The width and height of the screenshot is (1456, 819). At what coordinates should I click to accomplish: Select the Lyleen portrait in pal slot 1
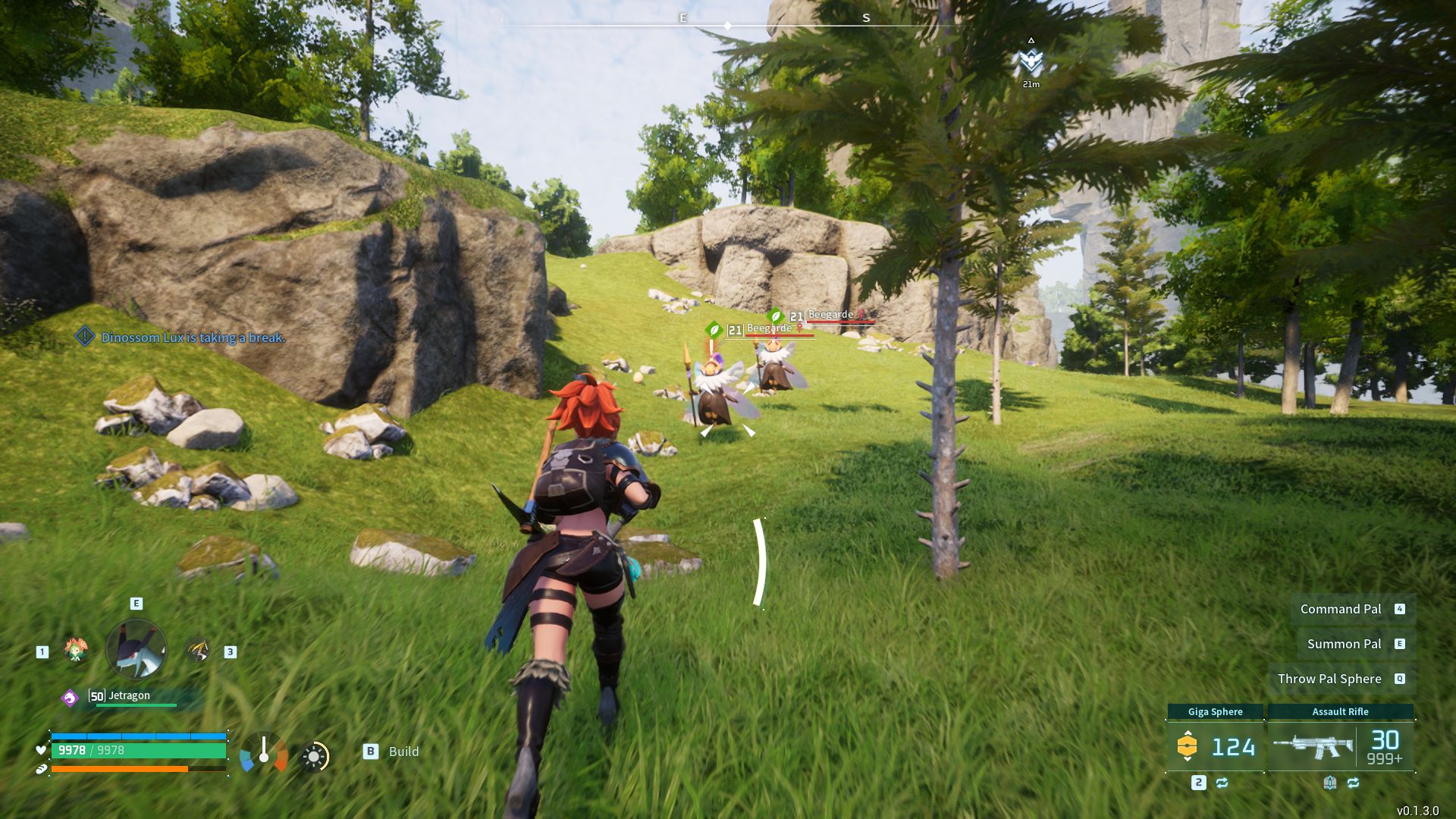click(x=75, y=650)
